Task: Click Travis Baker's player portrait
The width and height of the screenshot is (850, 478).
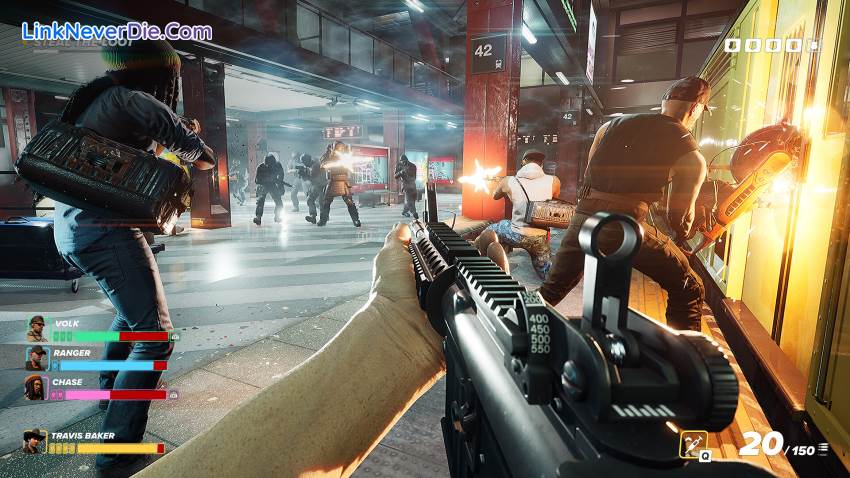Action: [36, 442]
